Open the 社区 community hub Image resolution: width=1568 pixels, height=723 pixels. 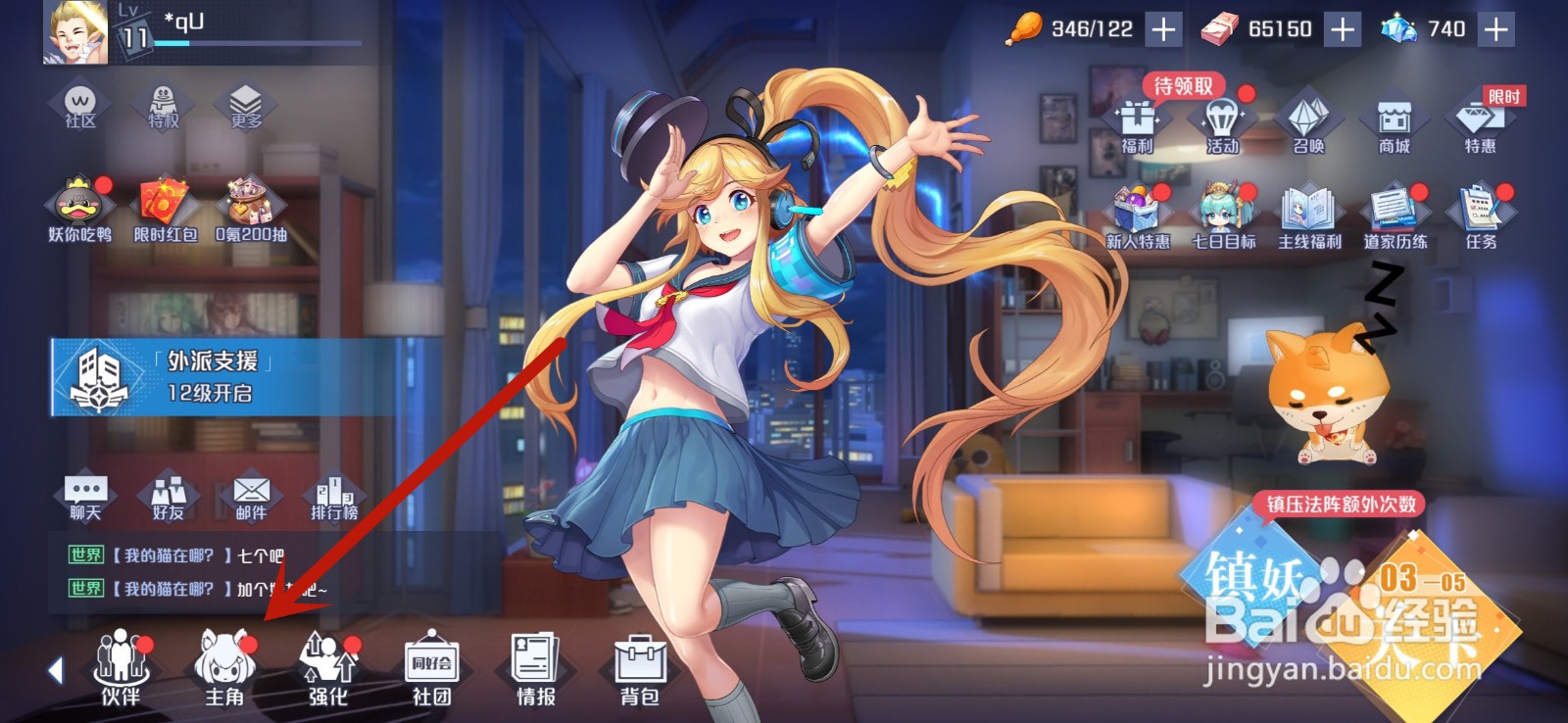(x=80, y=103)
